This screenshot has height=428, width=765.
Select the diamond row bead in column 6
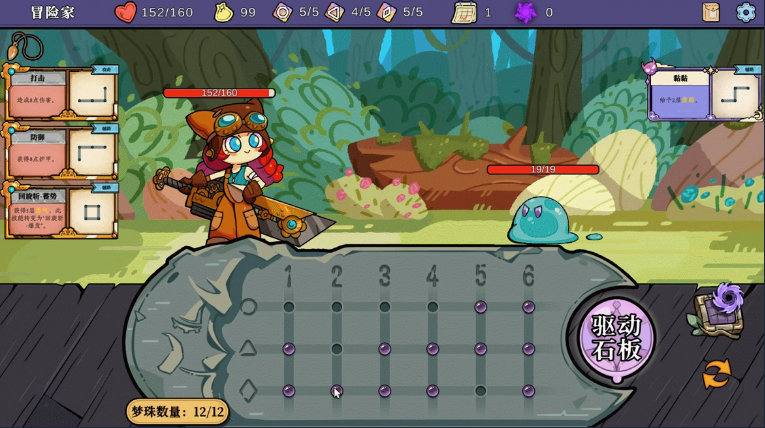(x=528, y=391)
